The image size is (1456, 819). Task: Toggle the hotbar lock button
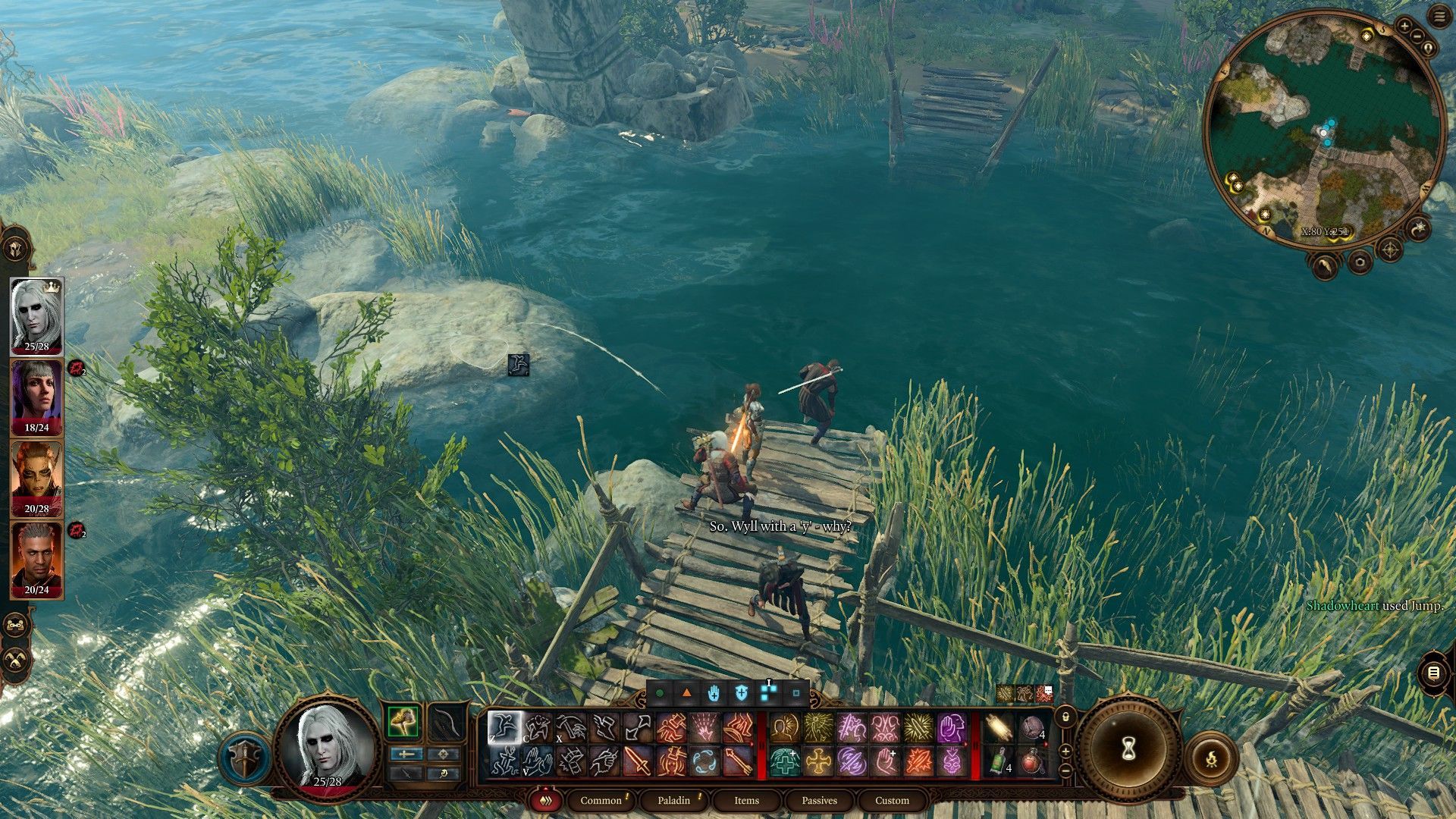(1065, 717)
